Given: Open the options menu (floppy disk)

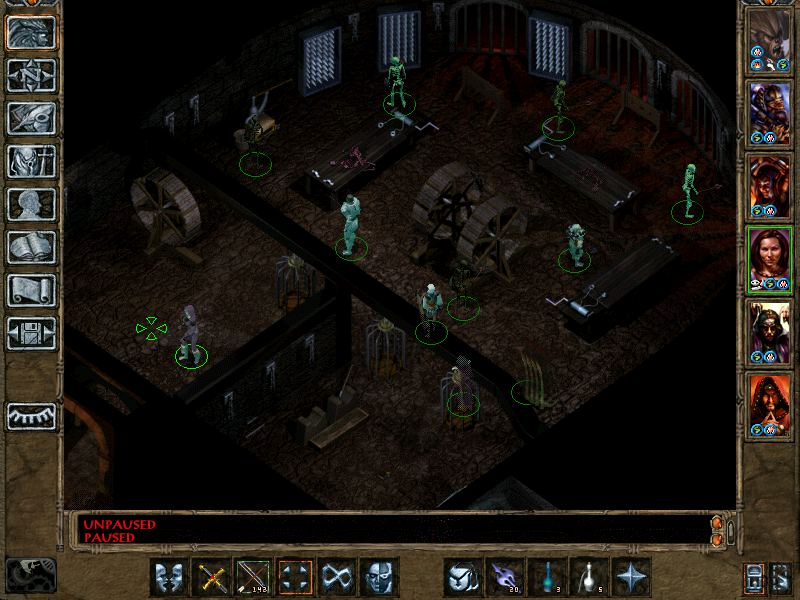Looking at the screenshot, I should 32,333.
